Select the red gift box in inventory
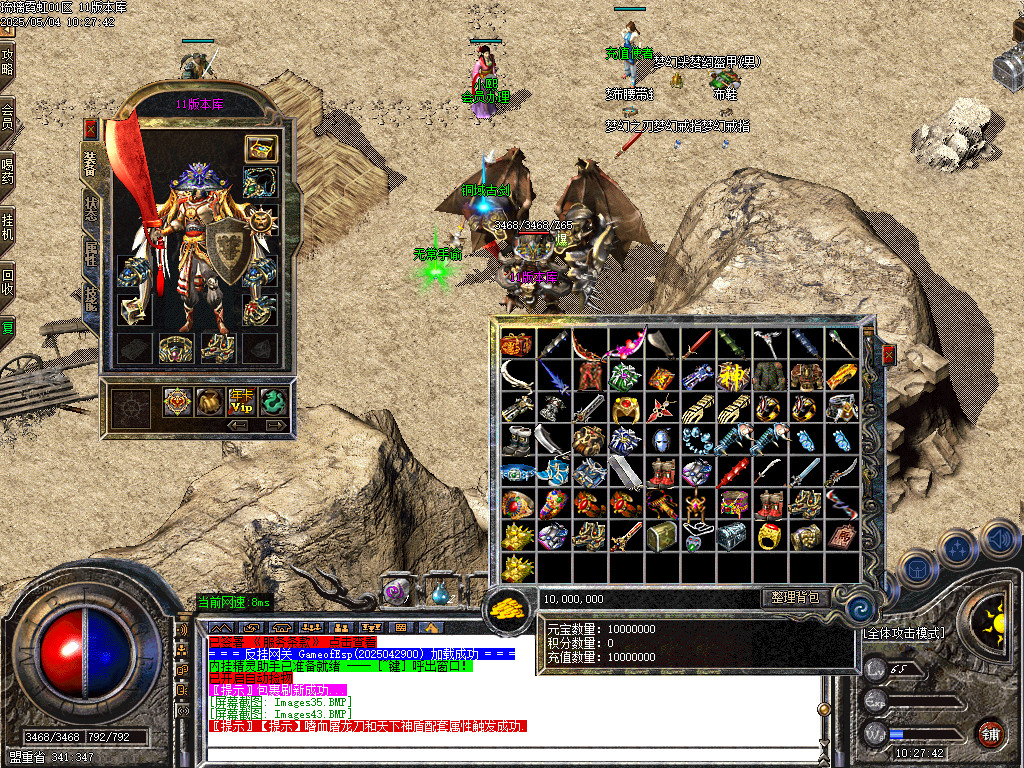 [x=516, y=345]
